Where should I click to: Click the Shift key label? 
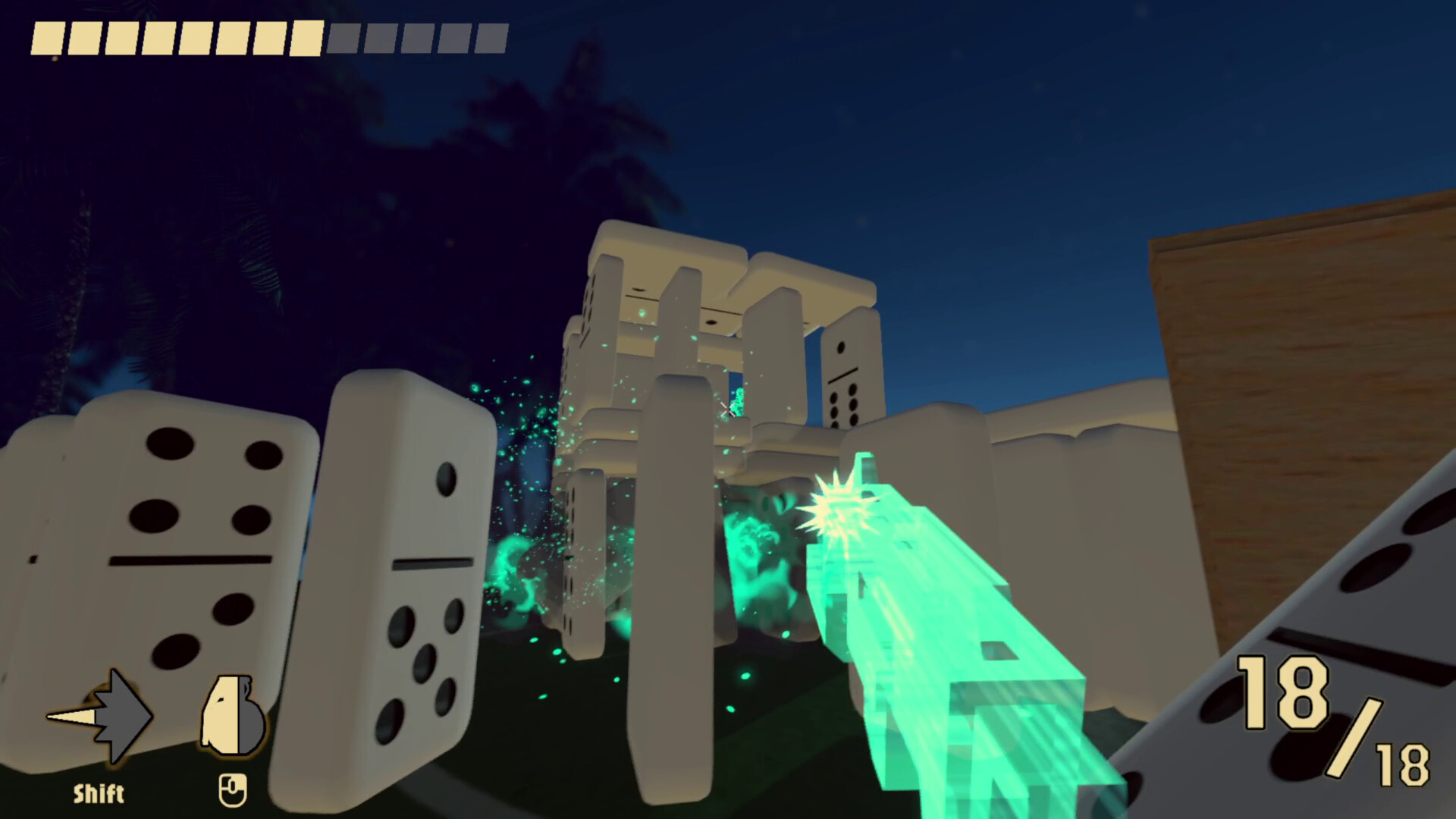point(99,793)
